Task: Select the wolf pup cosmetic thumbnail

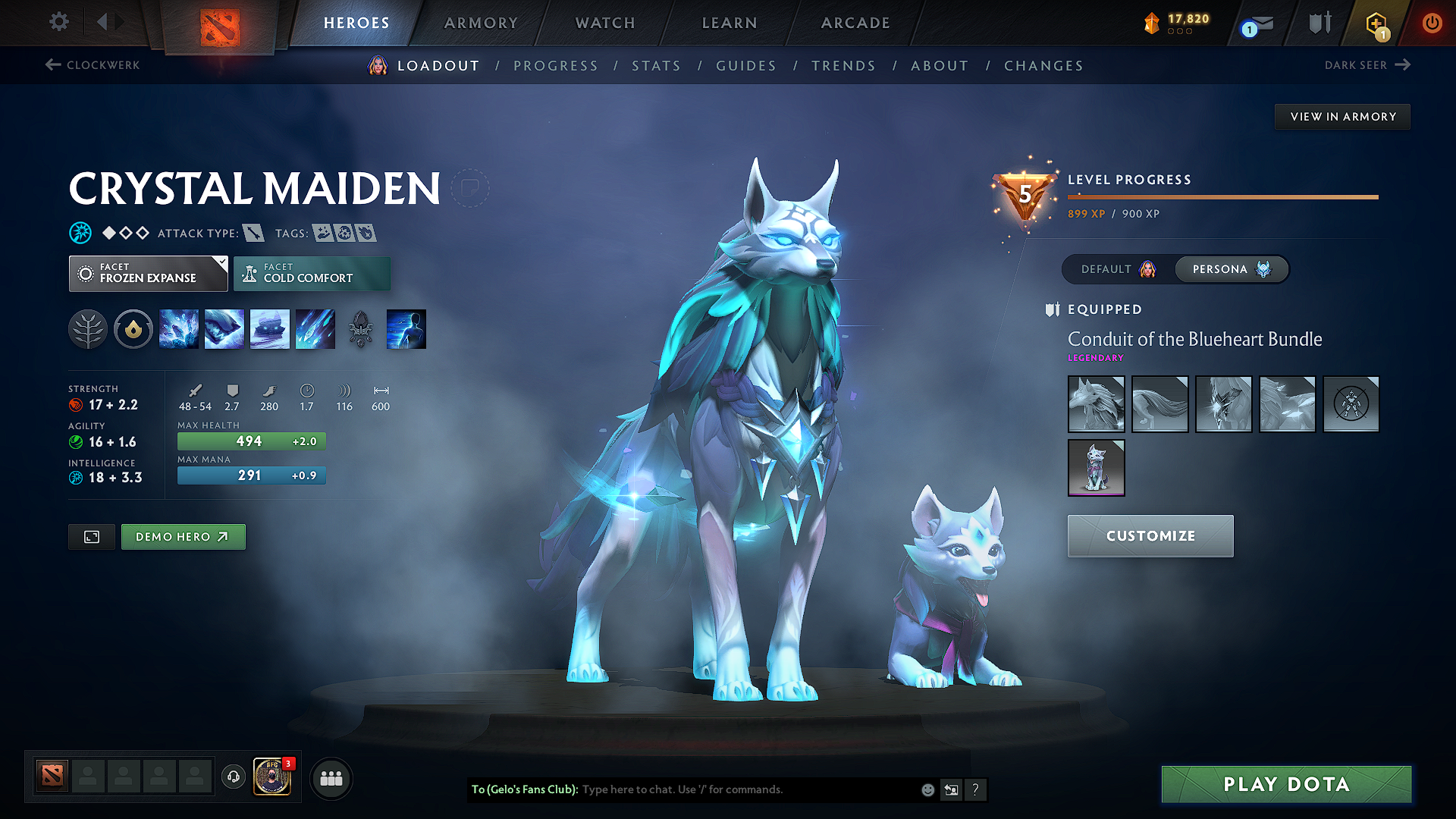Action: [x=1096, y=467]
